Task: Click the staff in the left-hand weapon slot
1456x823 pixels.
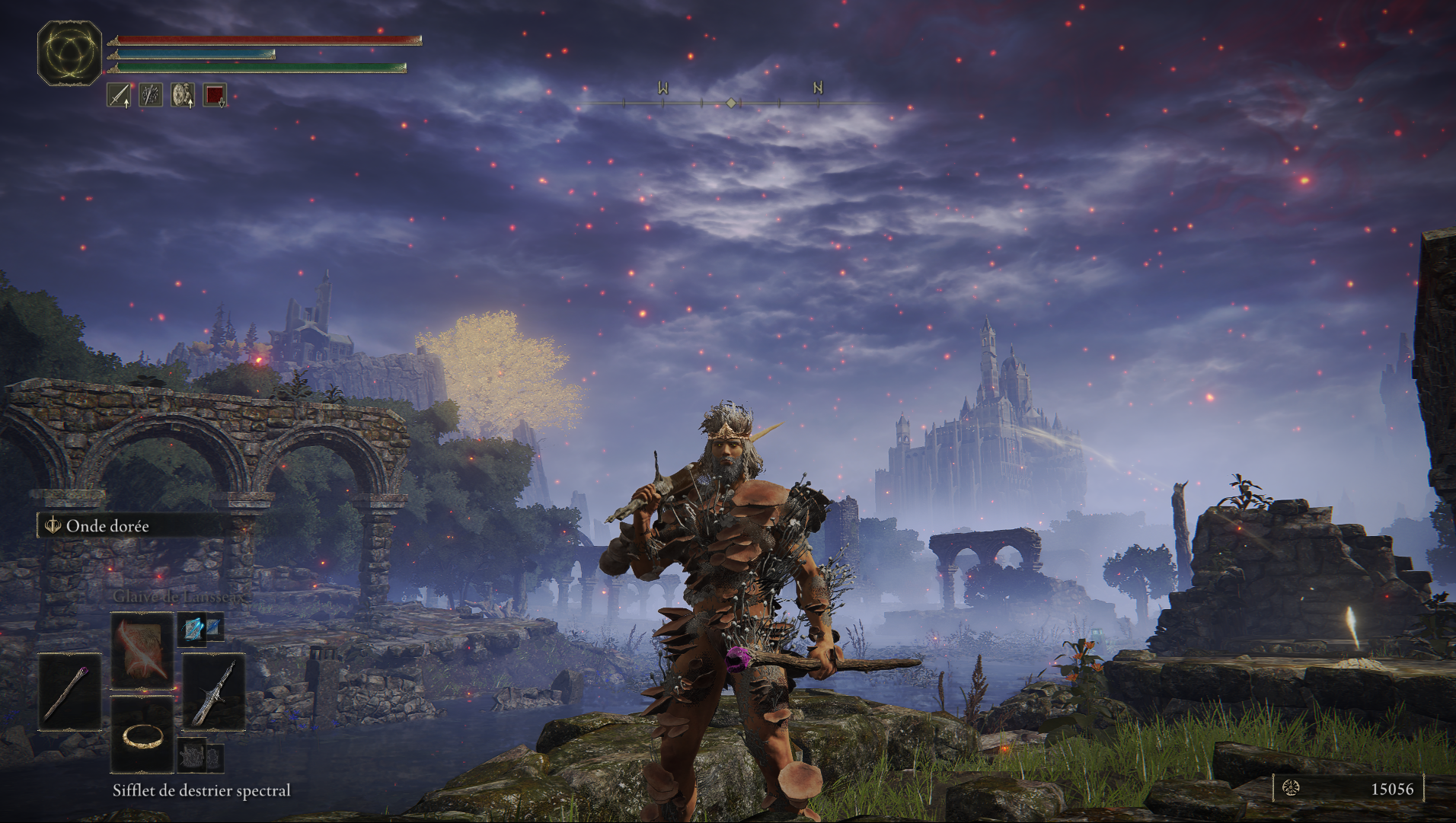Action: (70, 692)
